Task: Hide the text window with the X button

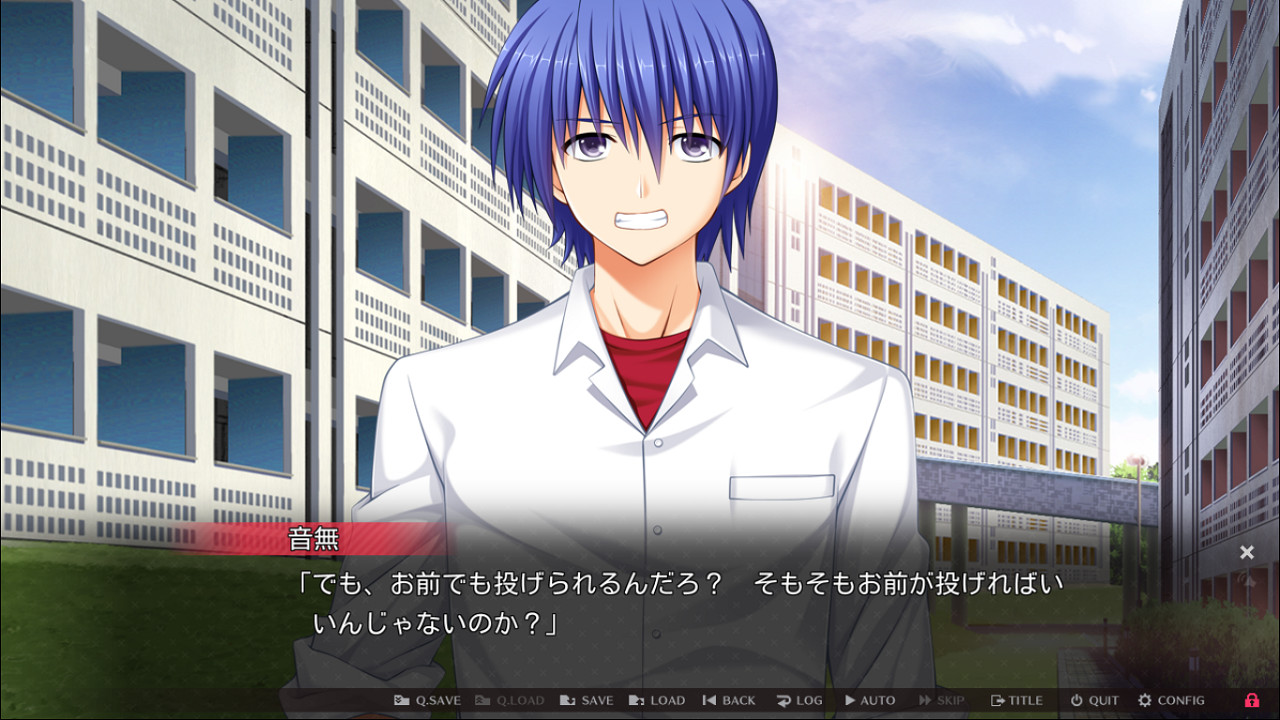Action: click(x=1248, y=552)
